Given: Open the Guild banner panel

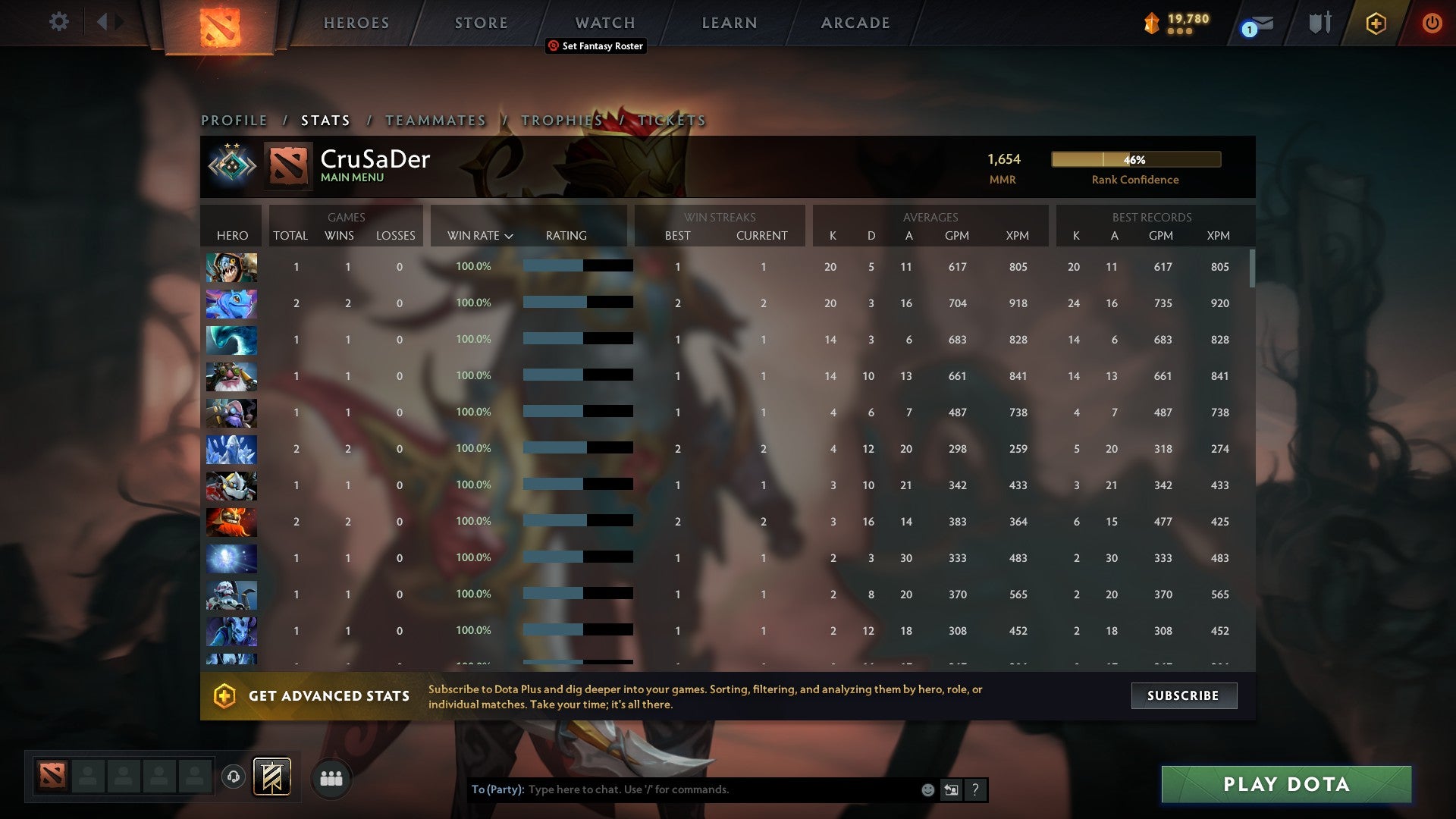Looking at the screenshot, I should click(x=273, y=778).
